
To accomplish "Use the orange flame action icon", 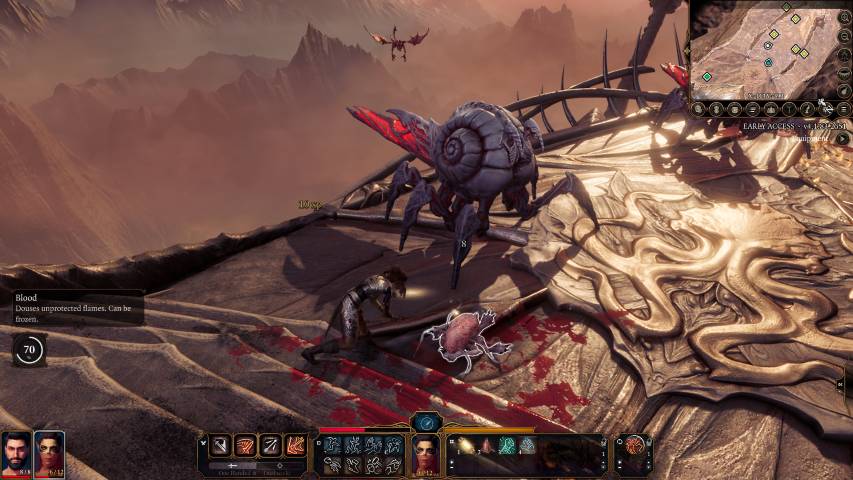I will 297,446.
